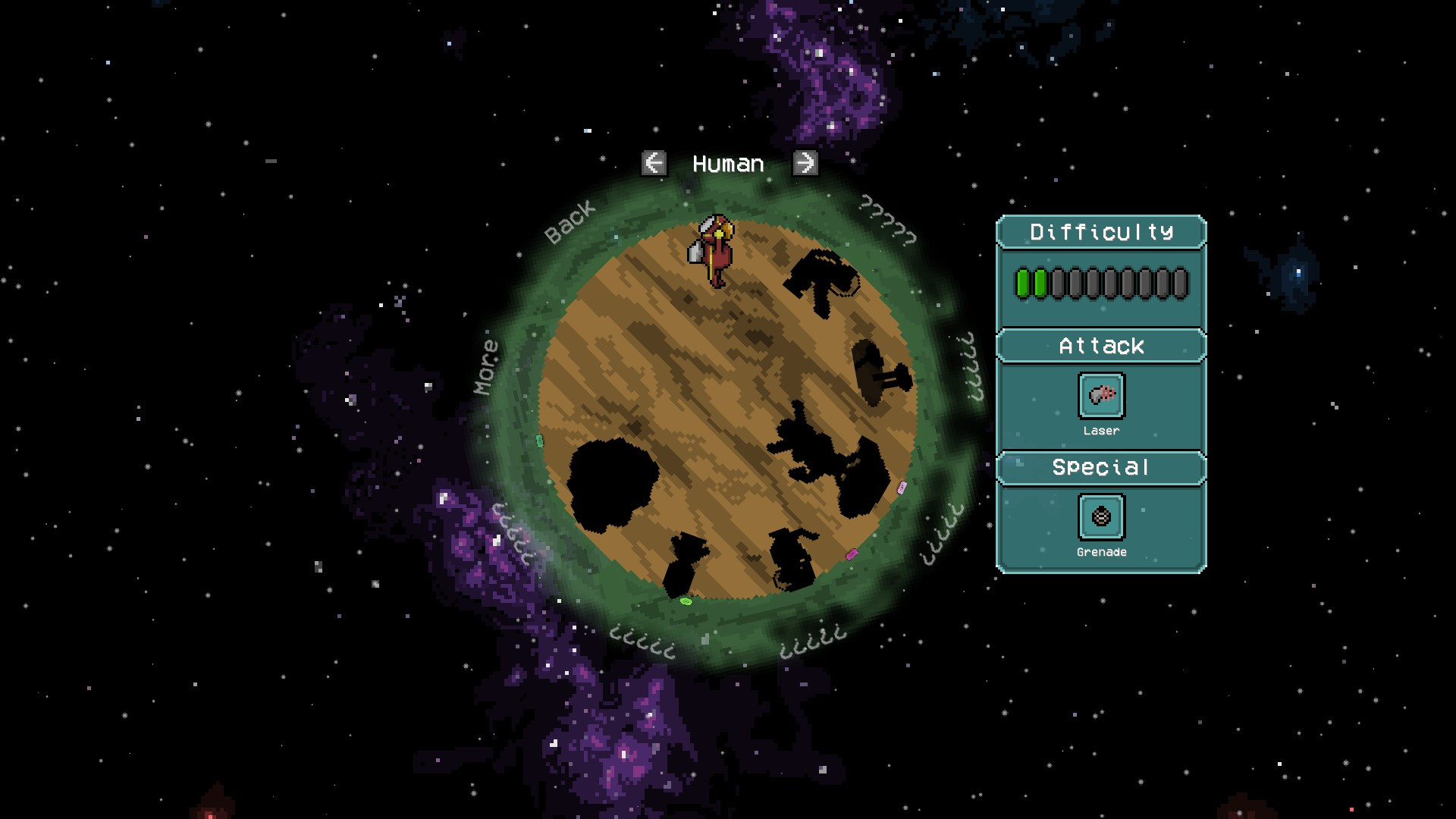Select the Laser attack icon
The image size is (1456, 819).
[x=1101, y=395]
